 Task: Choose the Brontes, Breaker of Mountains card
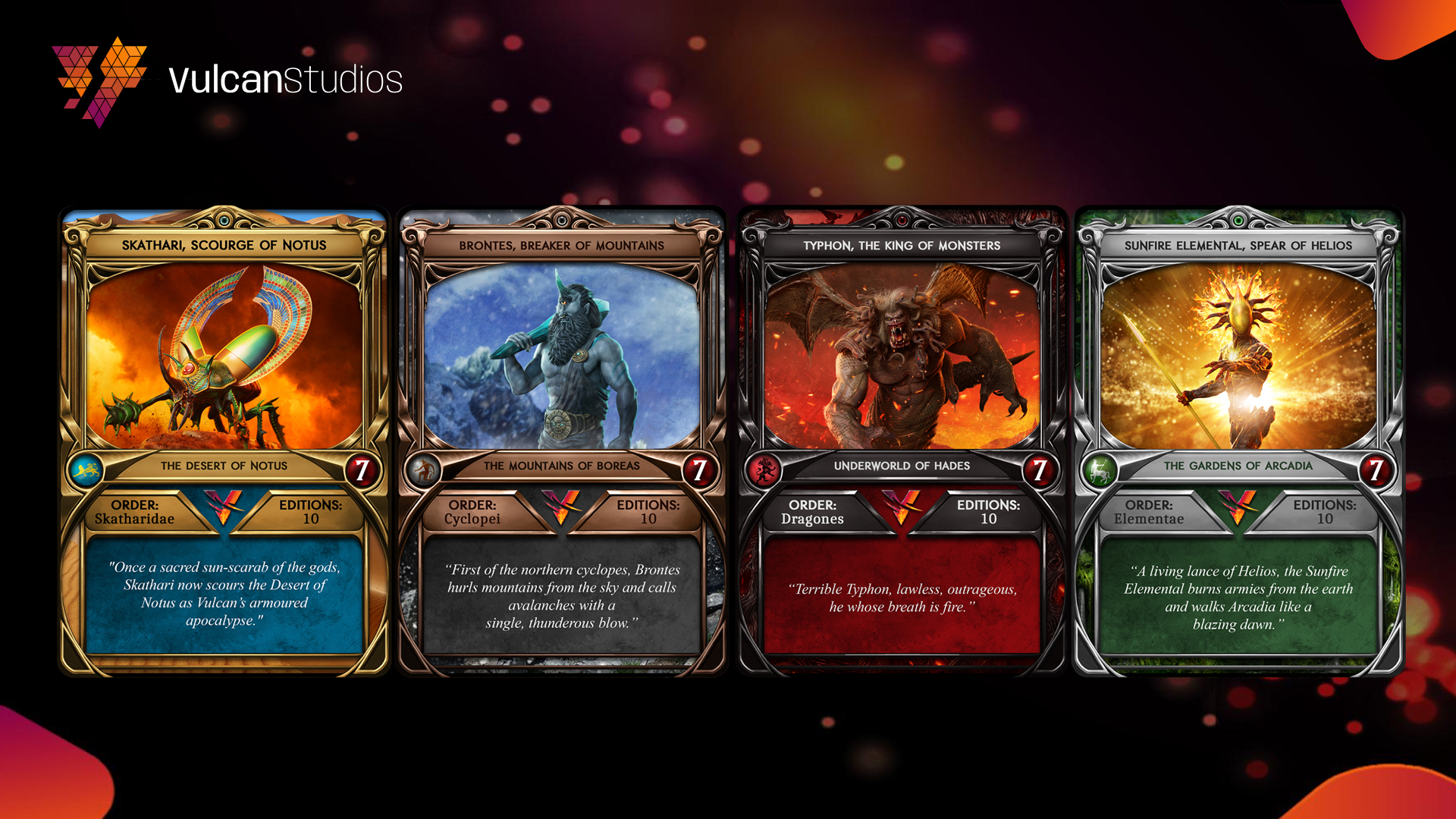click(561, 440)
